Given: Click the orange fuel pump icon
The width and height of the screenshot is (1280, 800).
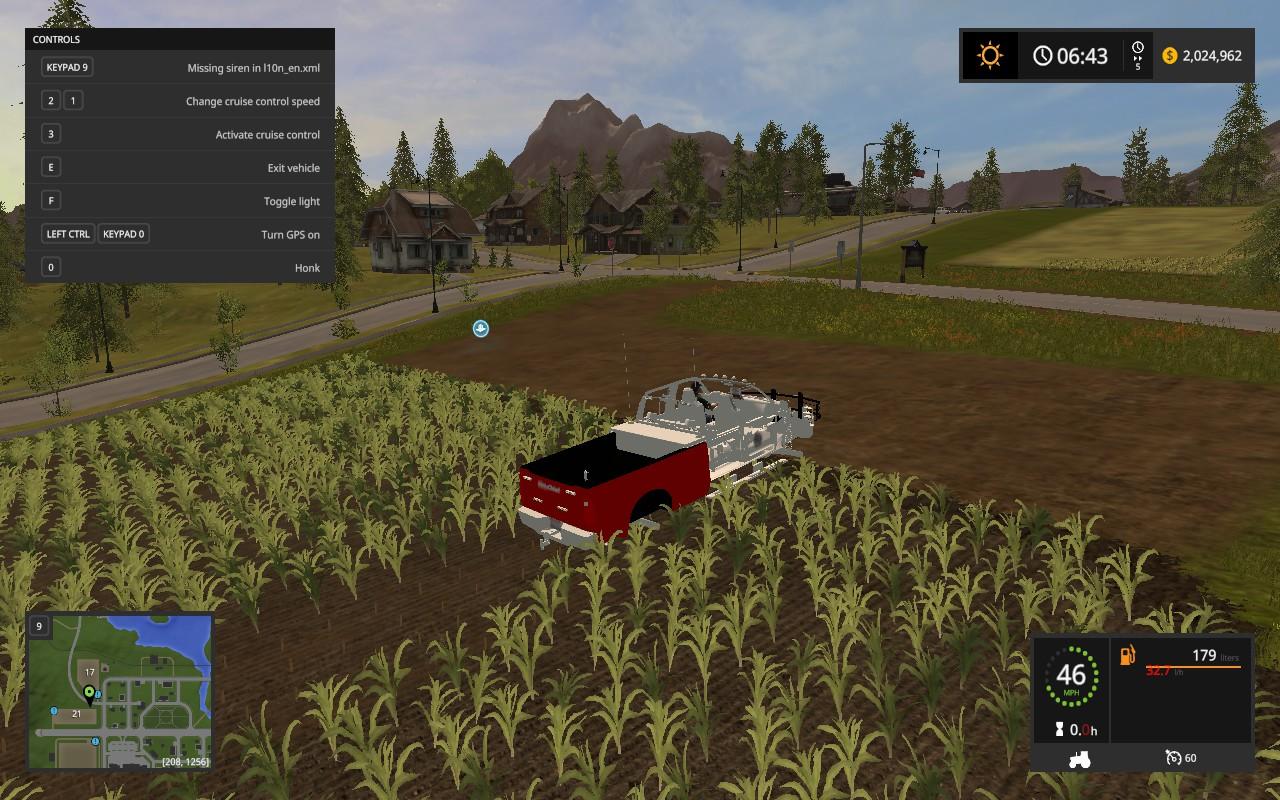Looking at the screenshot, I should coord(1127,656).
